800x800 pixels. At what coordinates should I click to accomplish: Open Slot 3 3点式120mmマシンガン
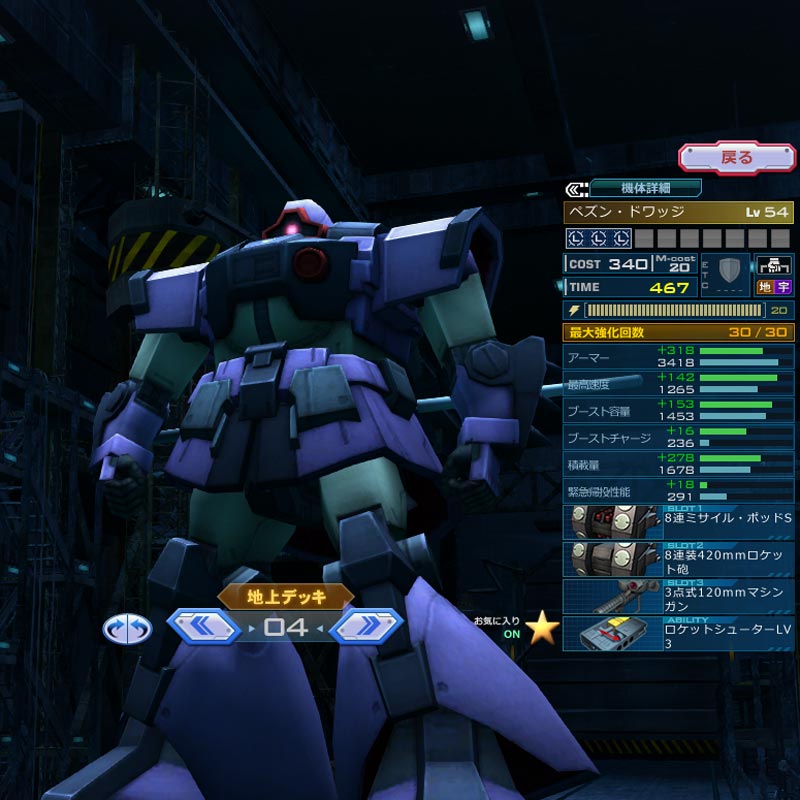pyautogui.click(x=679, y=596)
